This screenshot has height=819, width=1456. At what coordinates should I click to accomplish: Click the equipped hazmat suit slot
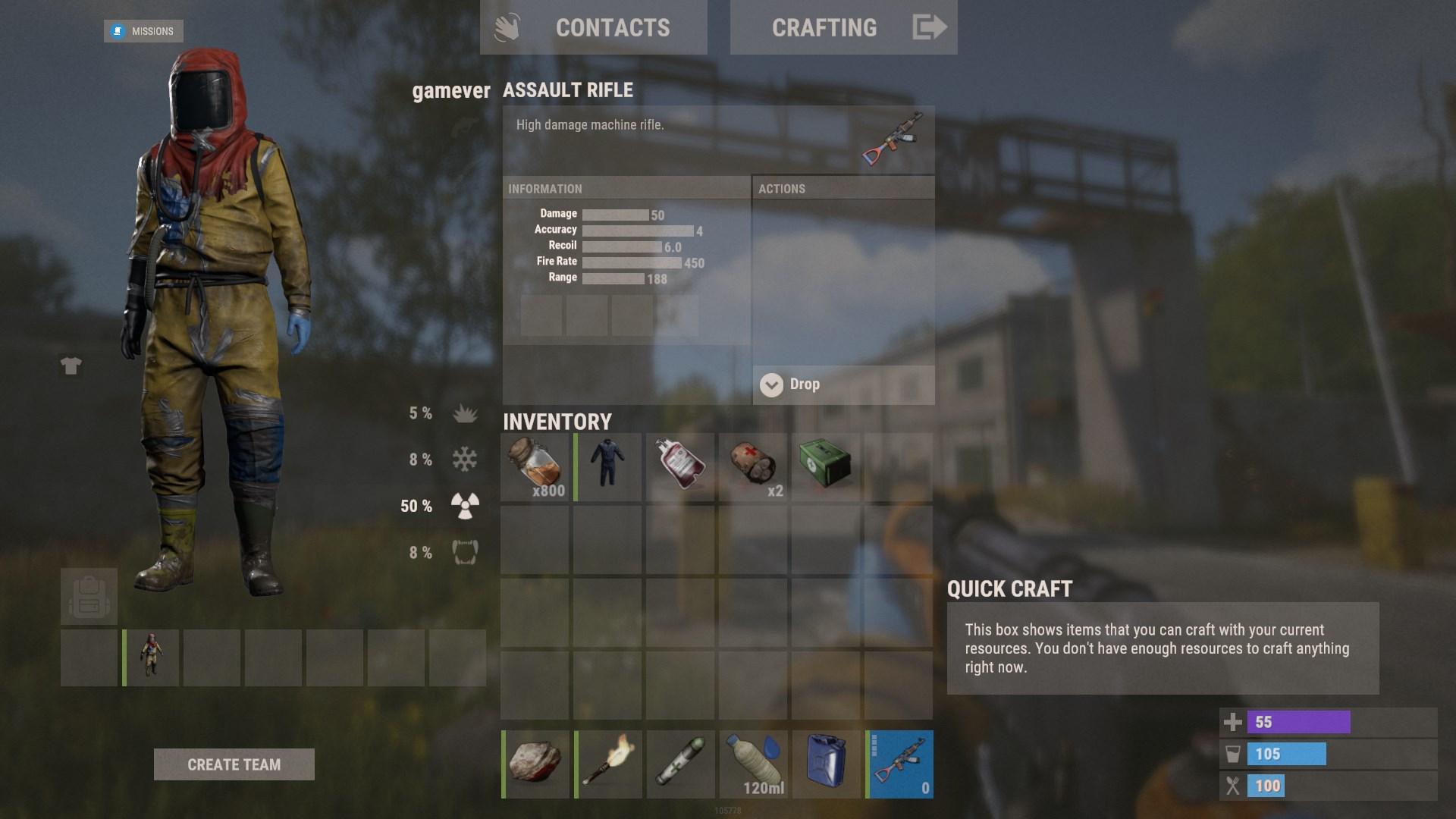click(151, 657)
